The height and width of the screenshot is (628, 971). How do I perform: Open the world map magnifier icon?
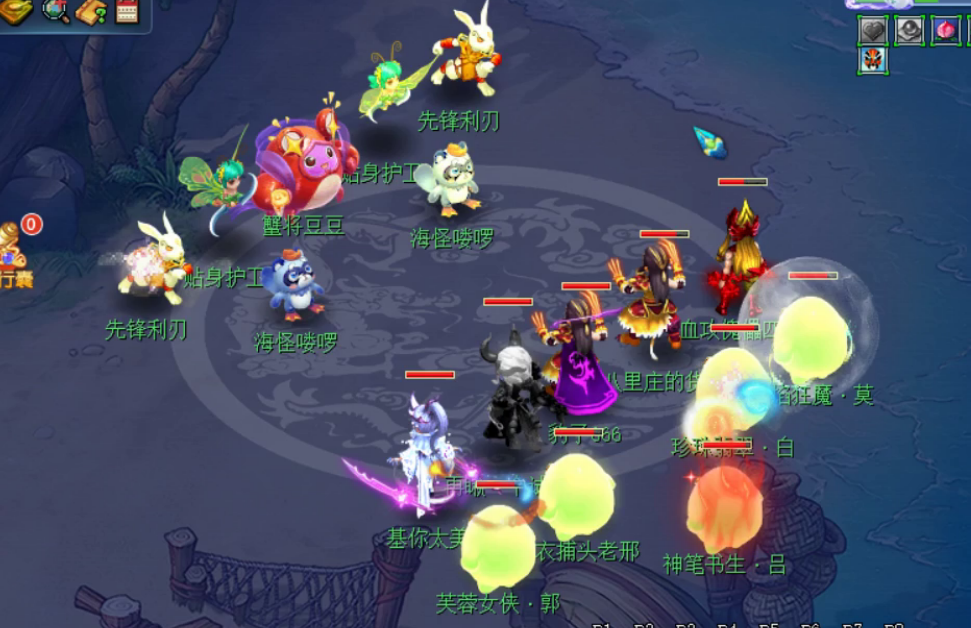tap(56, 10)
